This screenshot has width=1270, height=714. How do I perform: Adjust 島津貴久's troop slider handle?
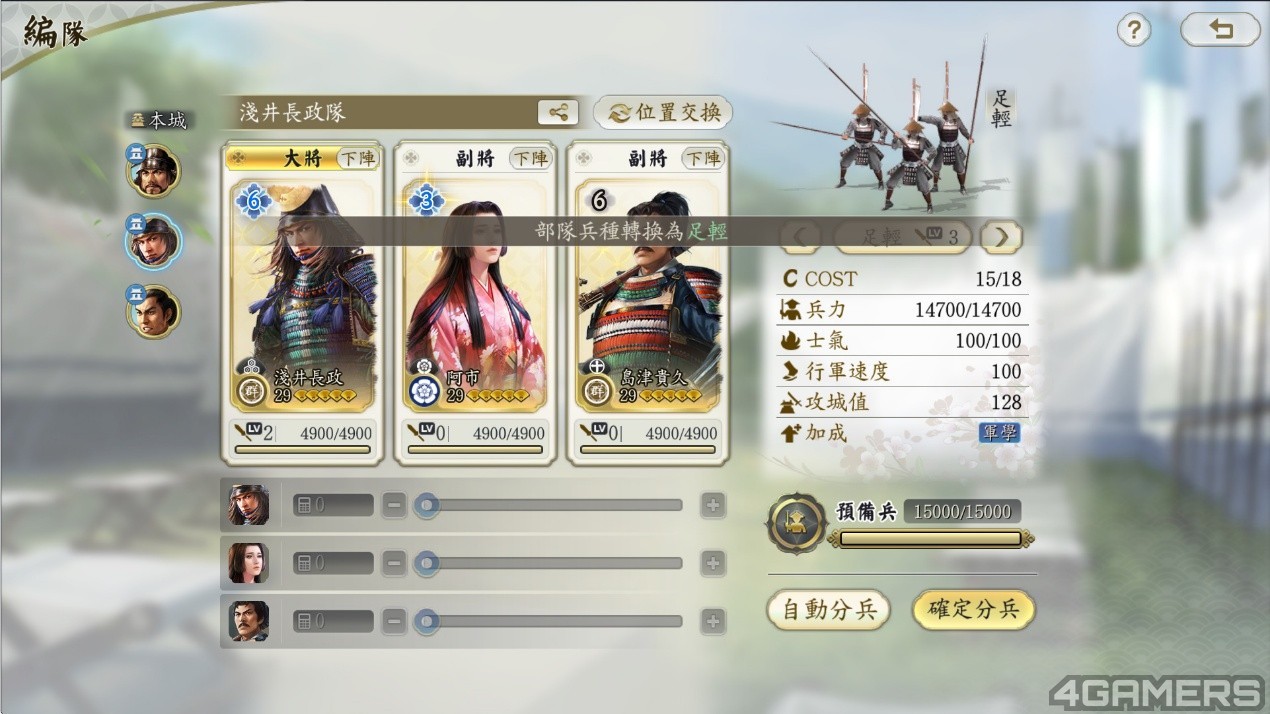click(427, 621)
